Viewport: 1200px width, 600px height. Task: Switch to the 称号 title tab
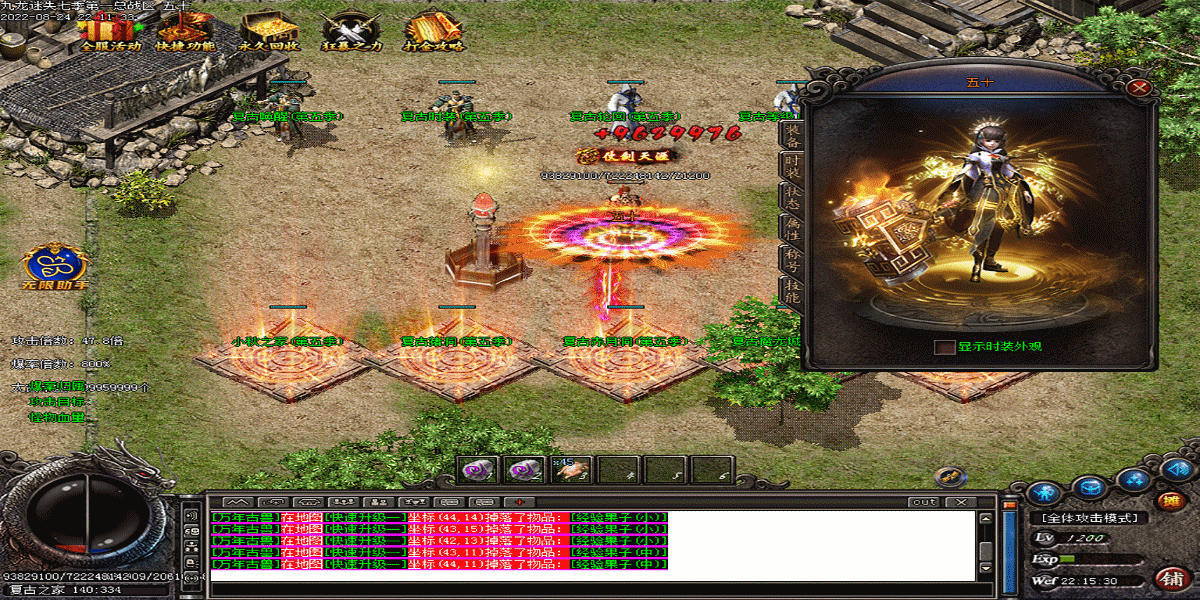[x=791, y=258]
